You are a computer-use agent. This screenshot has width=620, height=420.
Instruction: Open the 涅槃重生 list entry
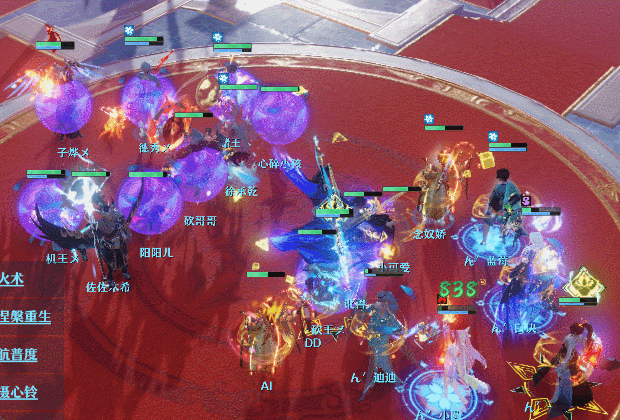point(26,317)
